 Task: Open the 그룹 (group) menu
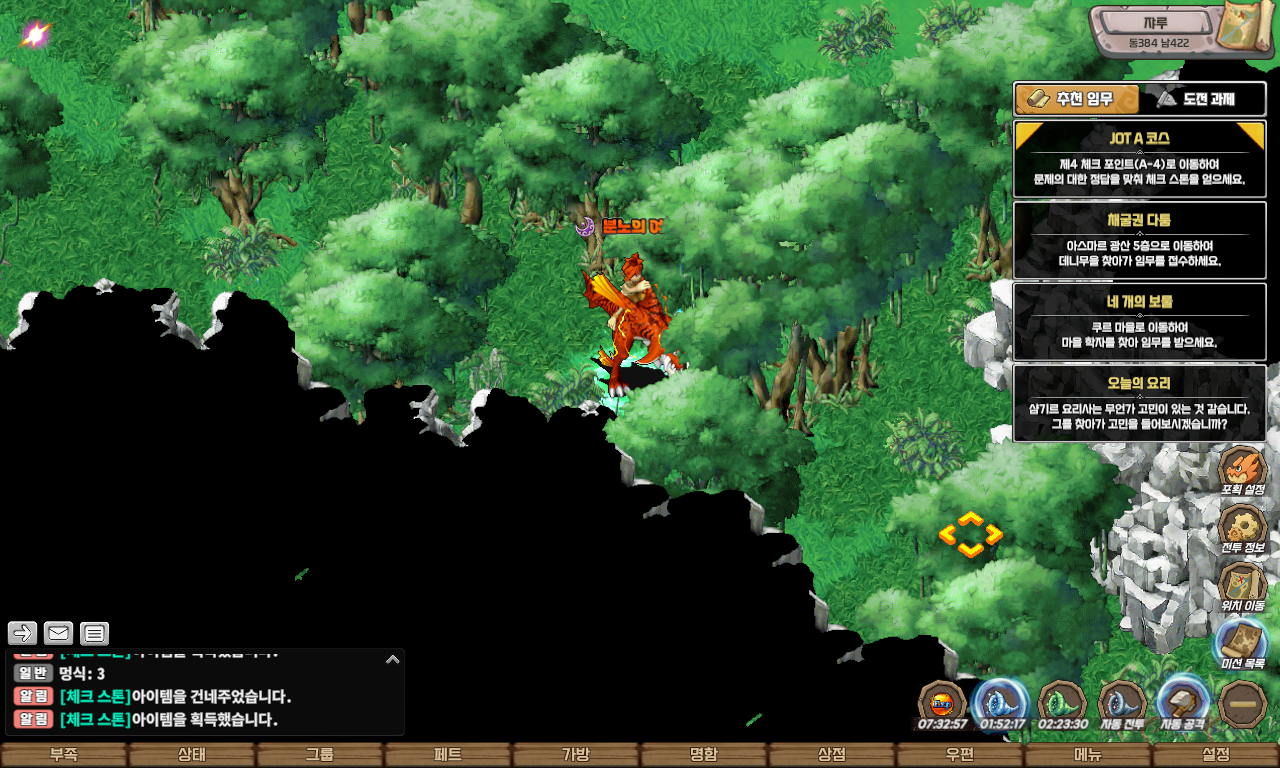click(320, 755)
